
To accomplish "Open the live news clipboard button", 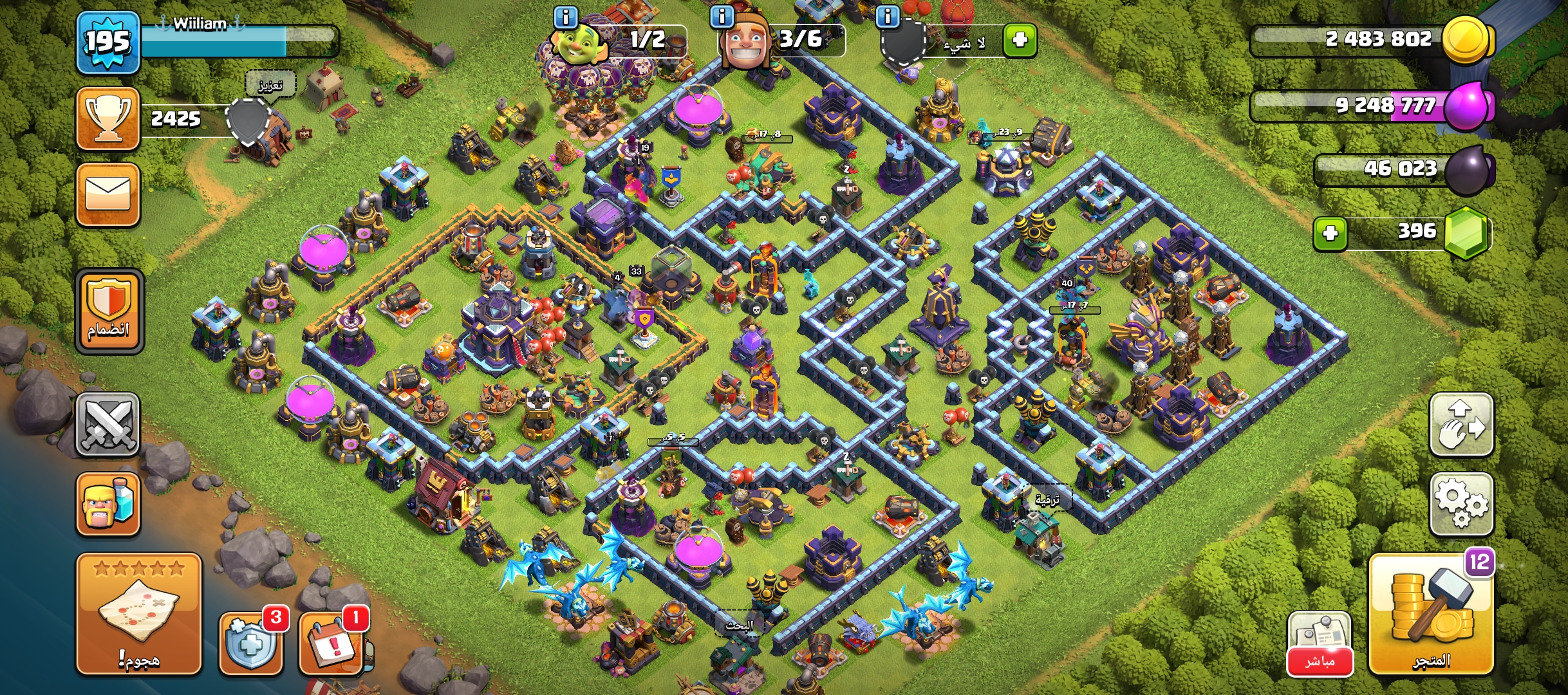I will [1319, 643].
